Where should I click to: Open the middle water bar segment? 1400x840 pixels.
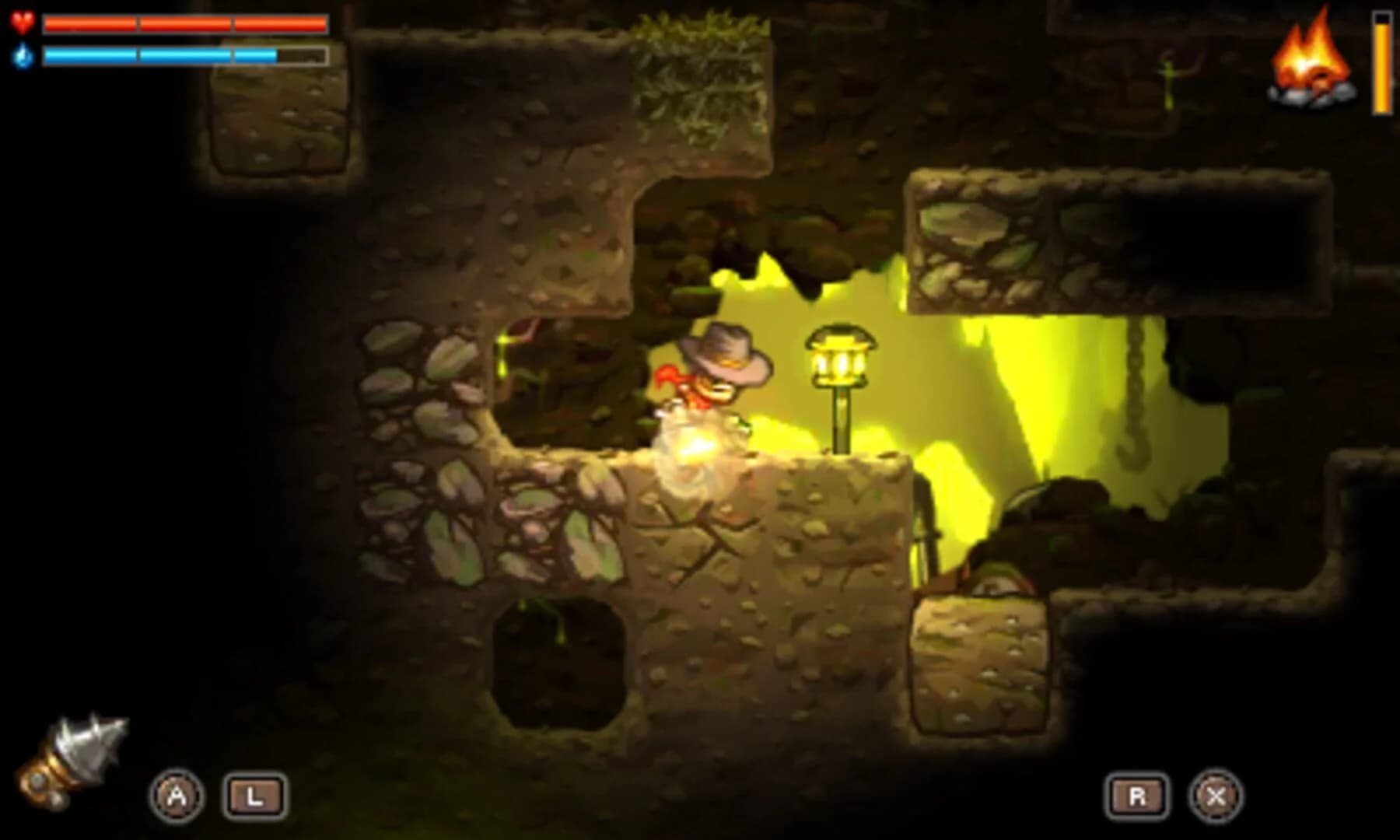(187, 56)
